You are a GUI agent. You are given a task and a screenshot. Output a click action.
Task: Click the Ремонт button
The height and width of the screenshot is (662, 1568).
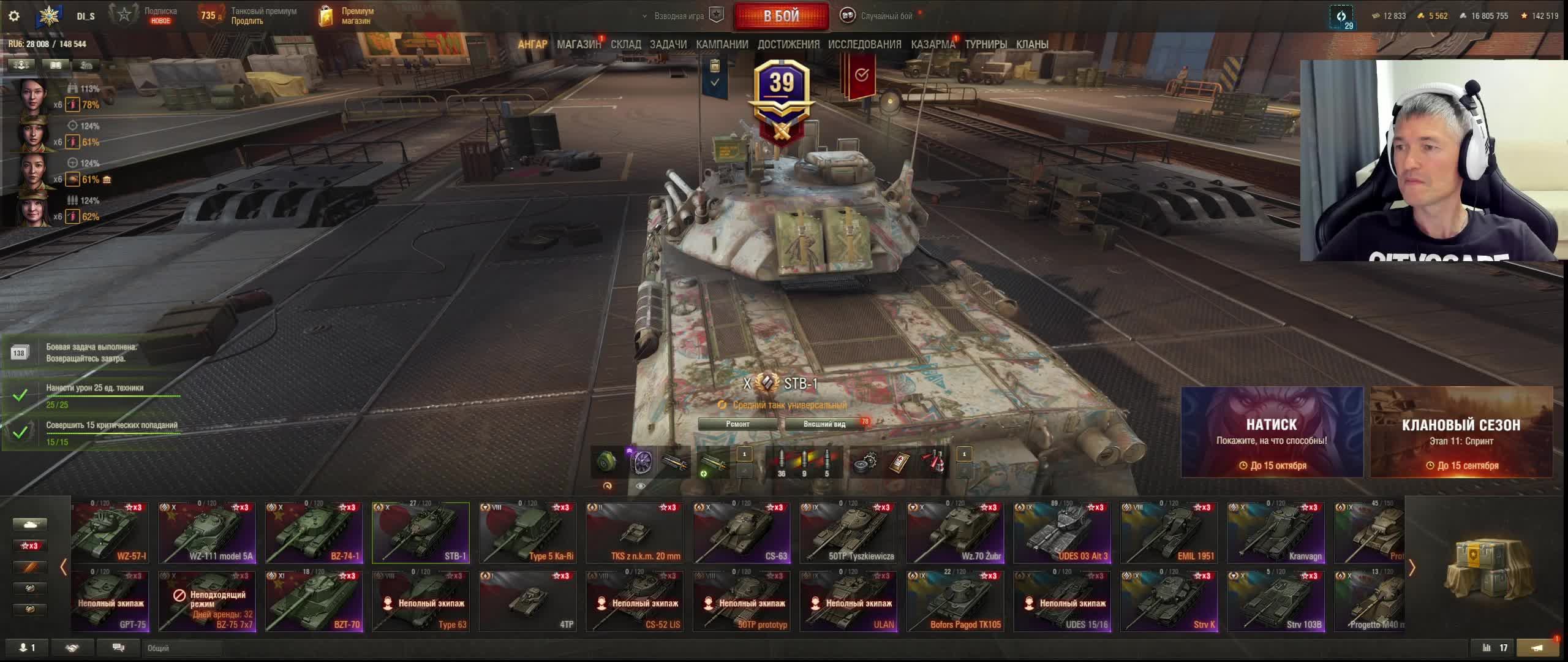pos(737,424)
